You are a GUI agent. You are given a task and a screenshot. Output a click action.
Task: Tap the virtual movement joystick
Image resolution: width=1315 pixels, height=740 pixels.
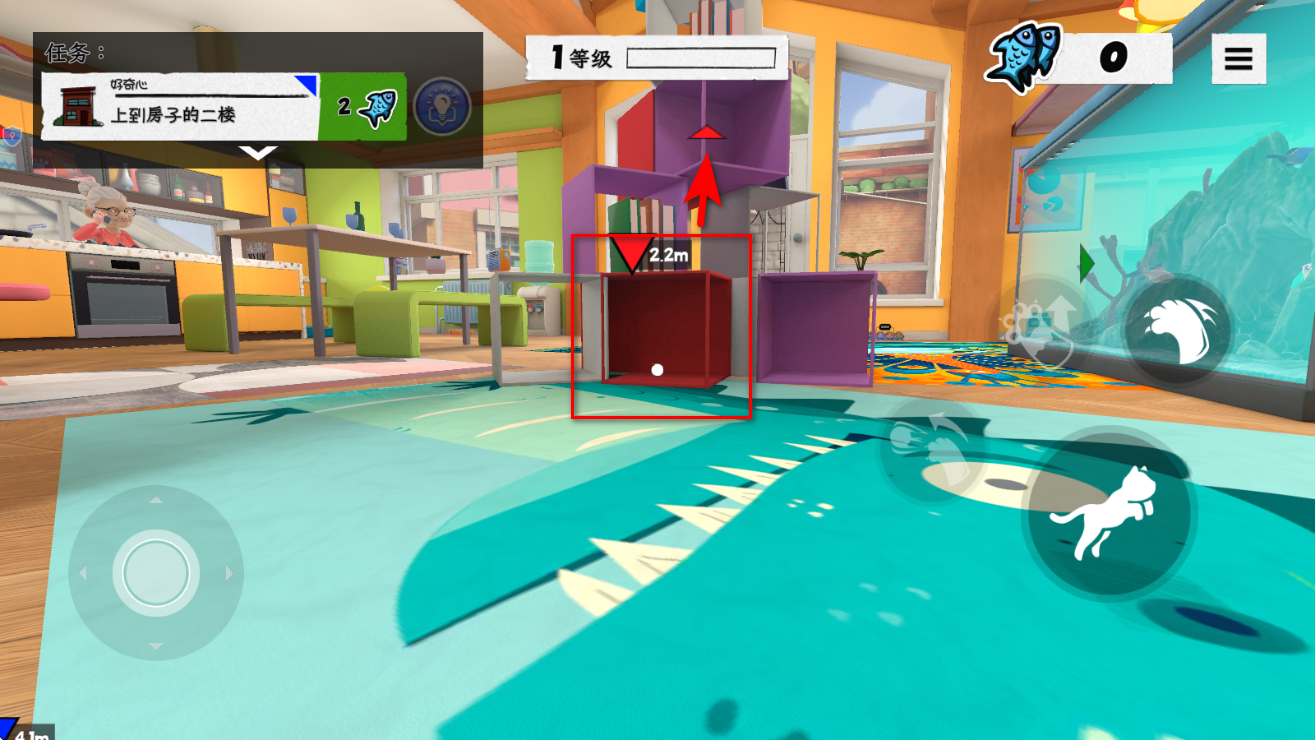coord(155,573)
